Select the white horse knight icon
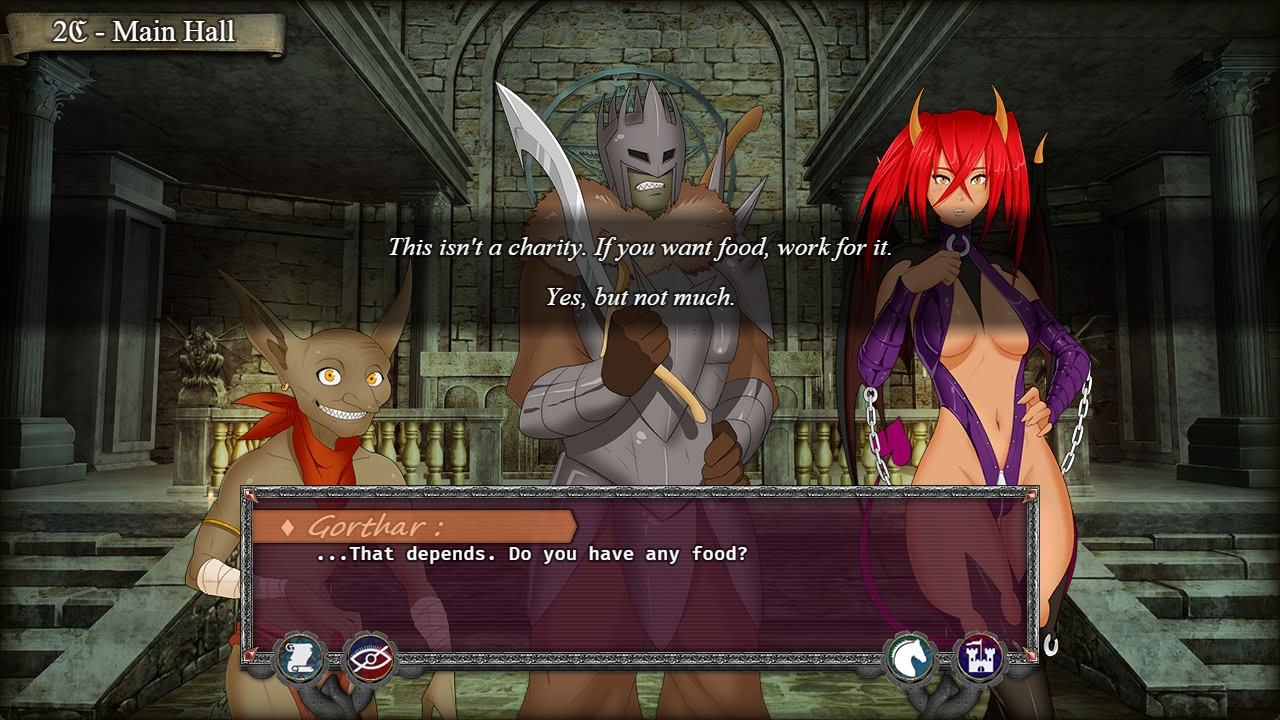The image size is (1280, 720). (912, 658)
